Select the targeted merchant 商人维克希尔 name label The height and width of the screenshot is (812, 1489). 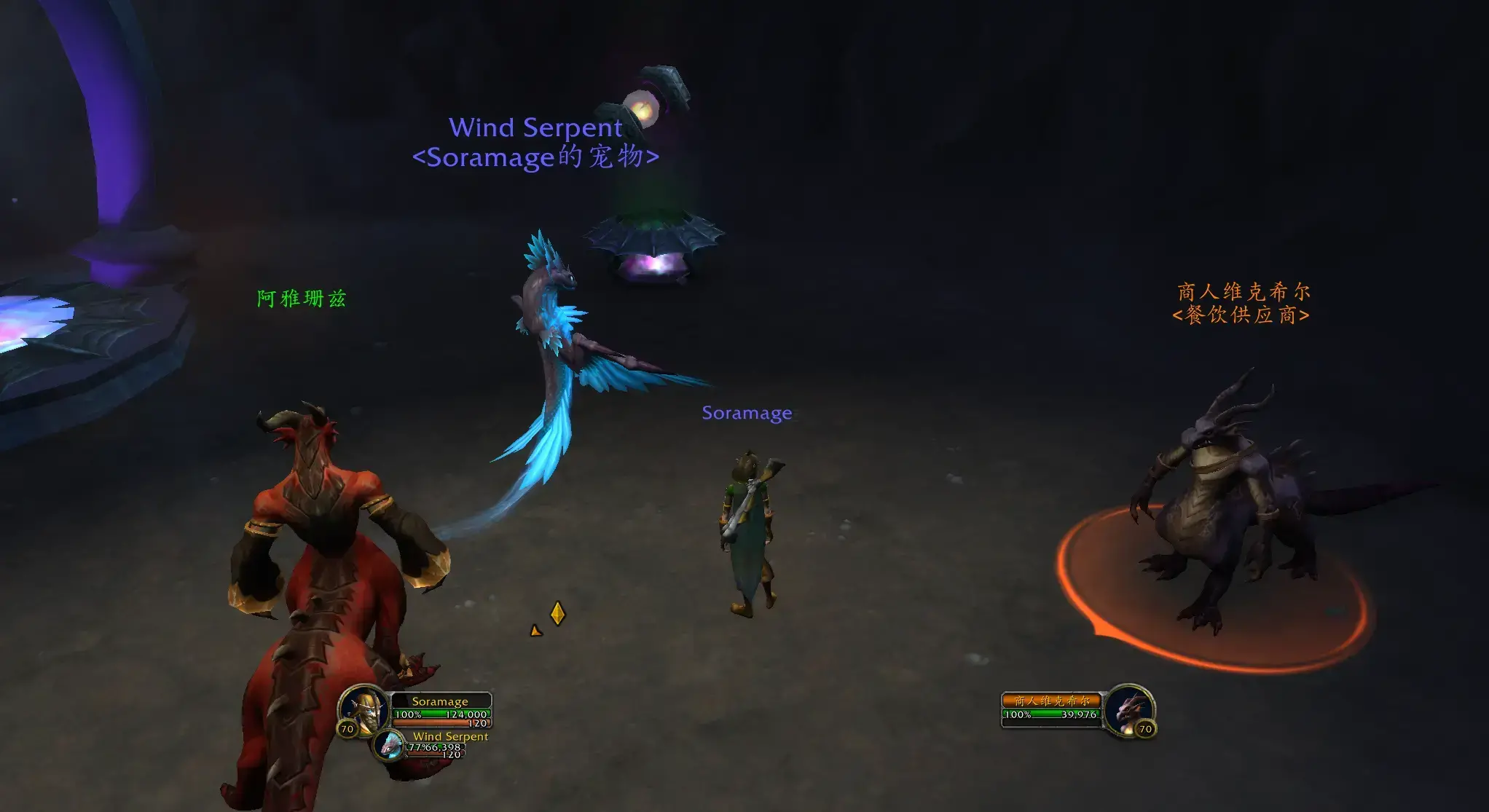1243,292
